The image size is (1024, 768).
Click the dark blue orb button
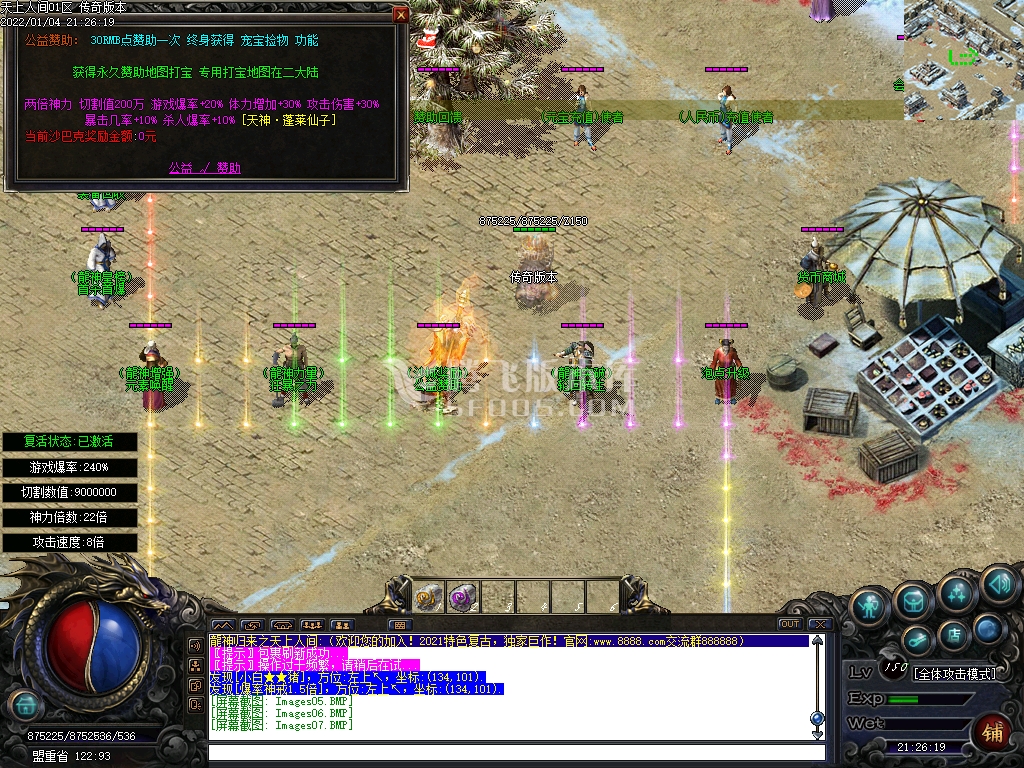[x=988, y=628]
